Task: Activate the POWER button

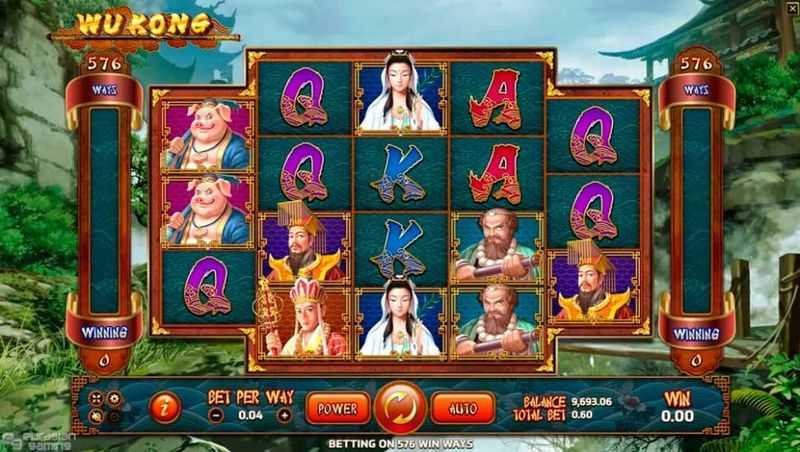Action: pos(337,407)
